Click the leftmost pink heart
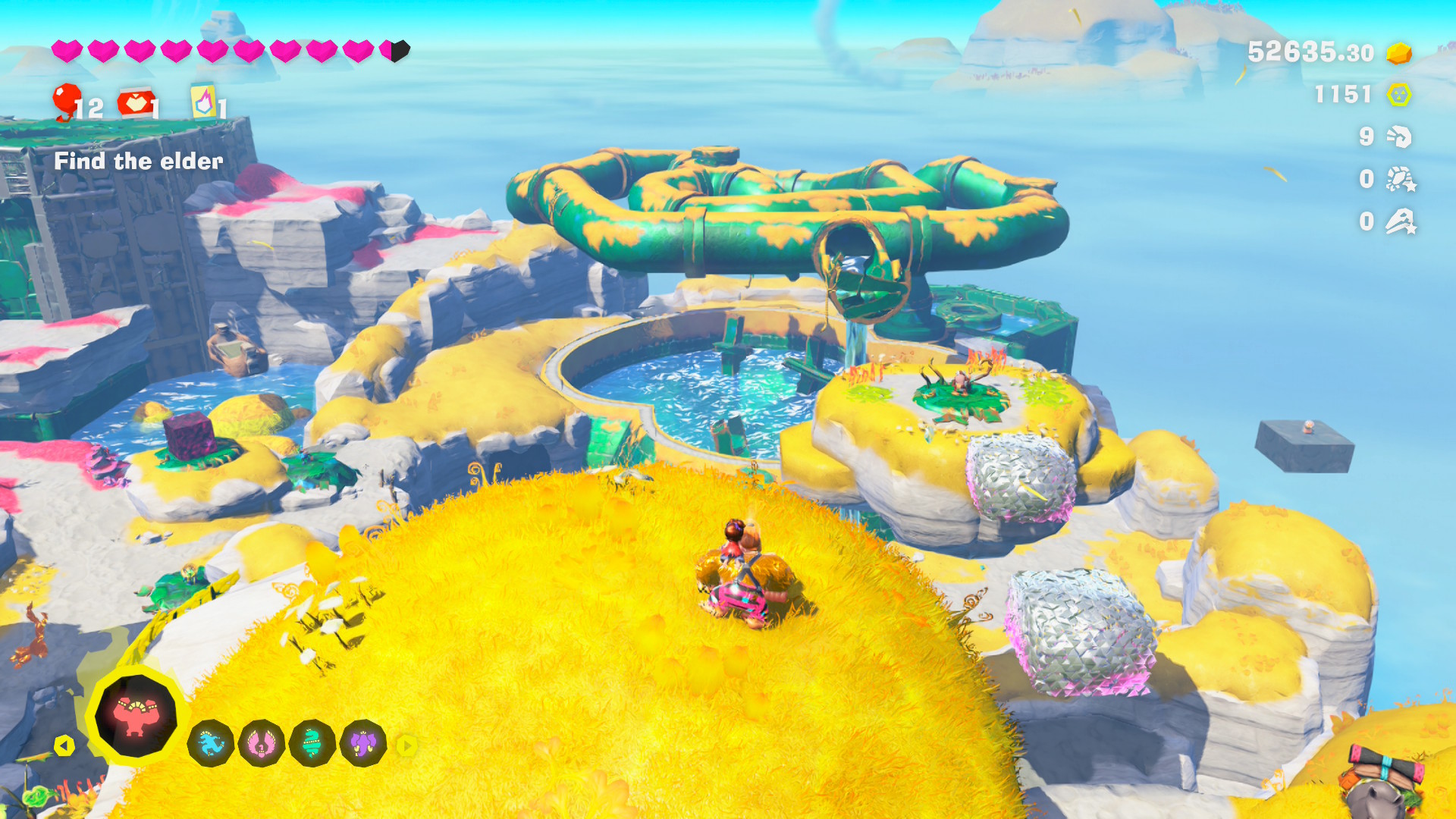1456x819 pixels. 67,51
